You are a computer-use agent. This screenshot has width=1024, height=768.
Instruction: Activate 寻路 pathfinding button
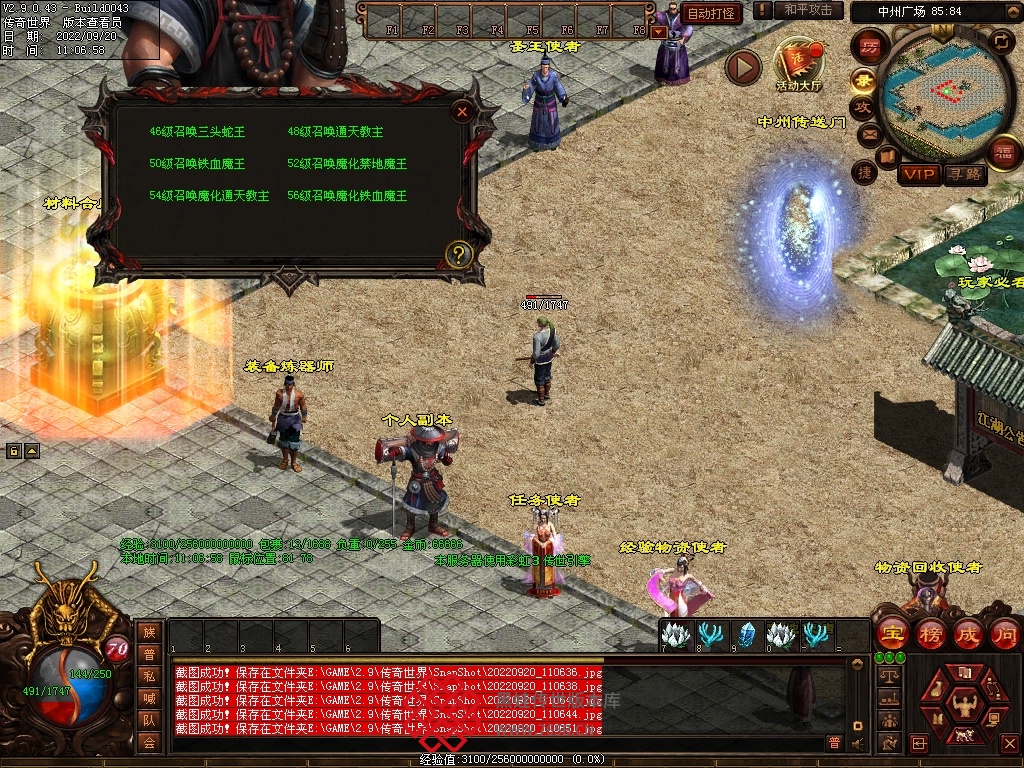click(x=964, y=174)
